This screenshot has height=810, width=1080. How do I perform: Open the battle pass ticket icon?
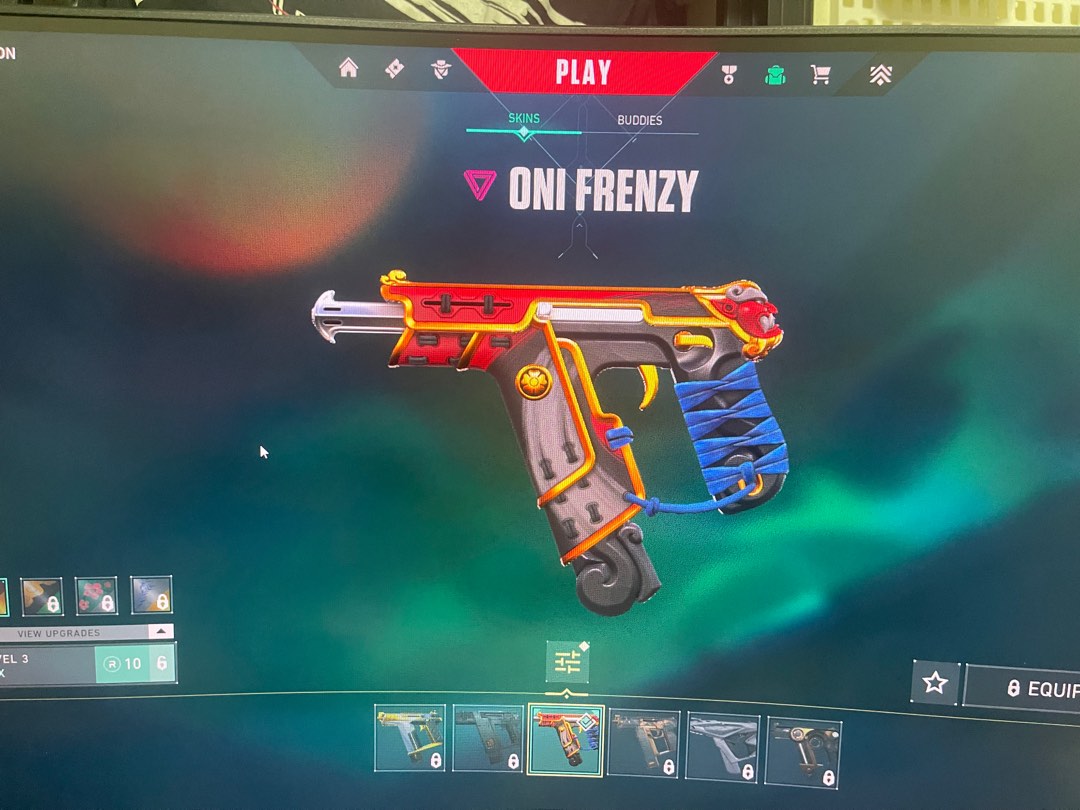[395, 69]
